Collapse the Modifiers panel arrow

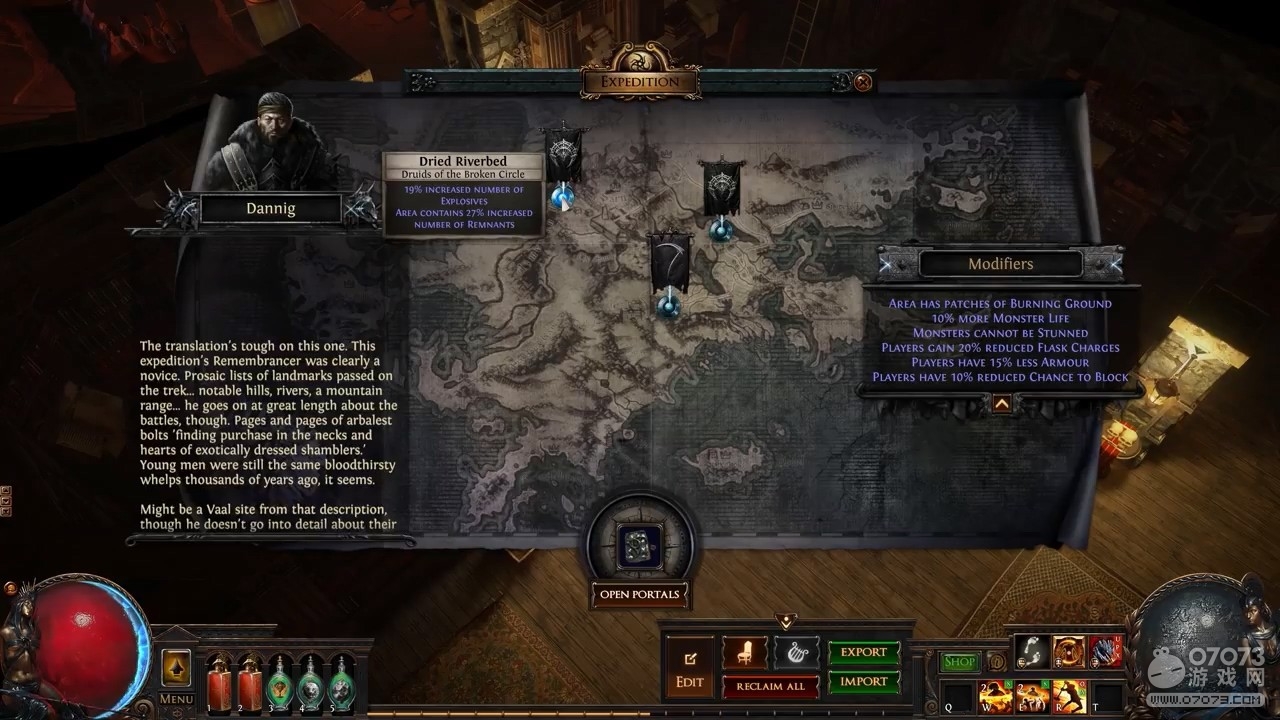(x=1001, y=404)
